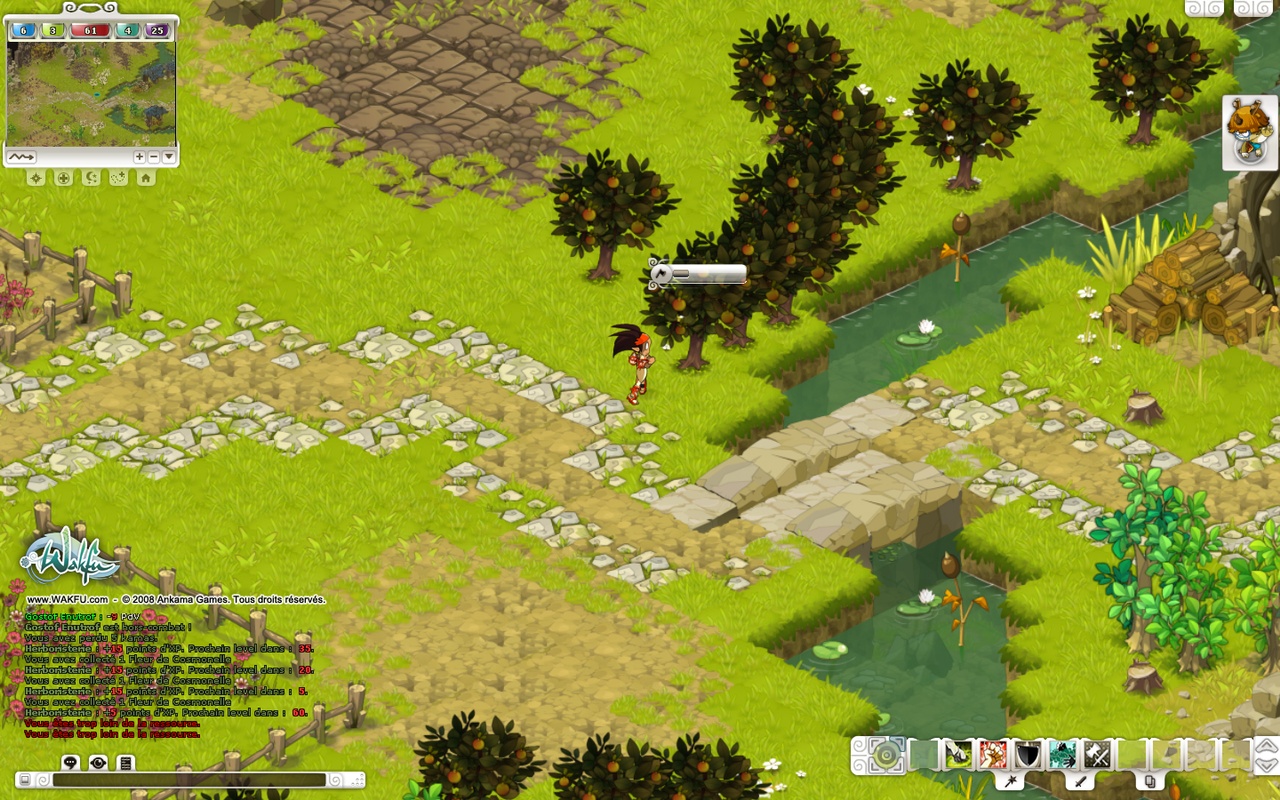This screenshot has width=1280, height=800.
Task: Click the combat log list icon near the chat bar
Action: [x=126, y=762]
